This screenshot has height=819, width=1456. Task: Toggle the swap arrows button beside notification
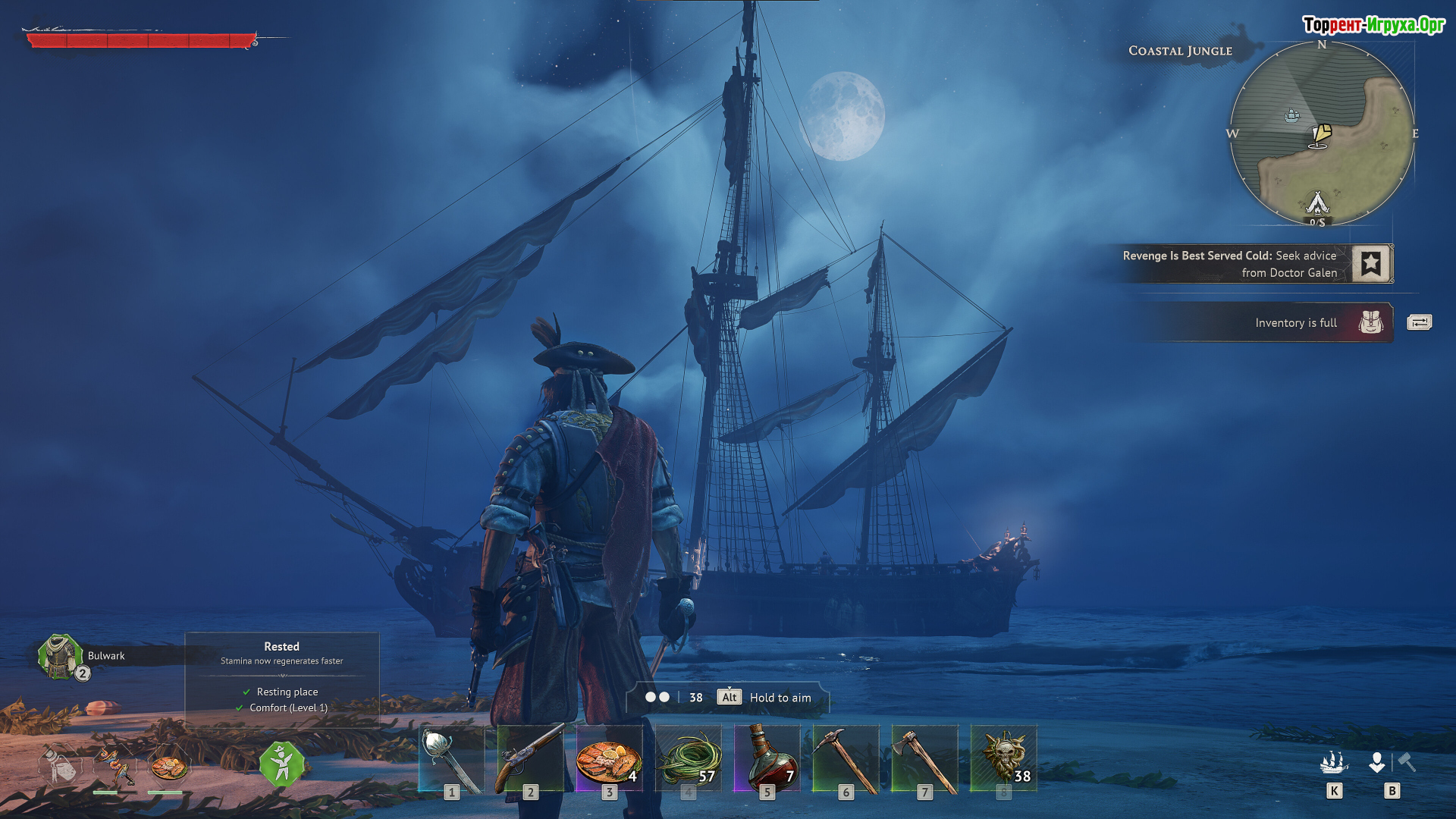(1419, 323)
